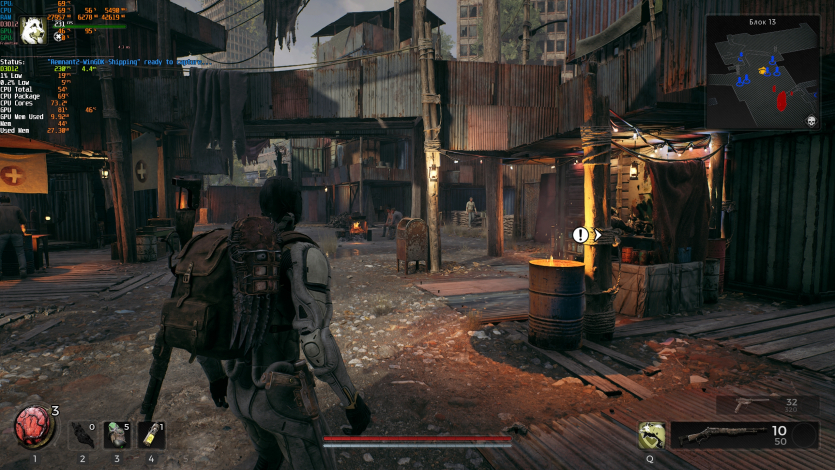835x470 pixels.
Task: Select the empty black shard consumable slot
Action: tap(82, 434)
